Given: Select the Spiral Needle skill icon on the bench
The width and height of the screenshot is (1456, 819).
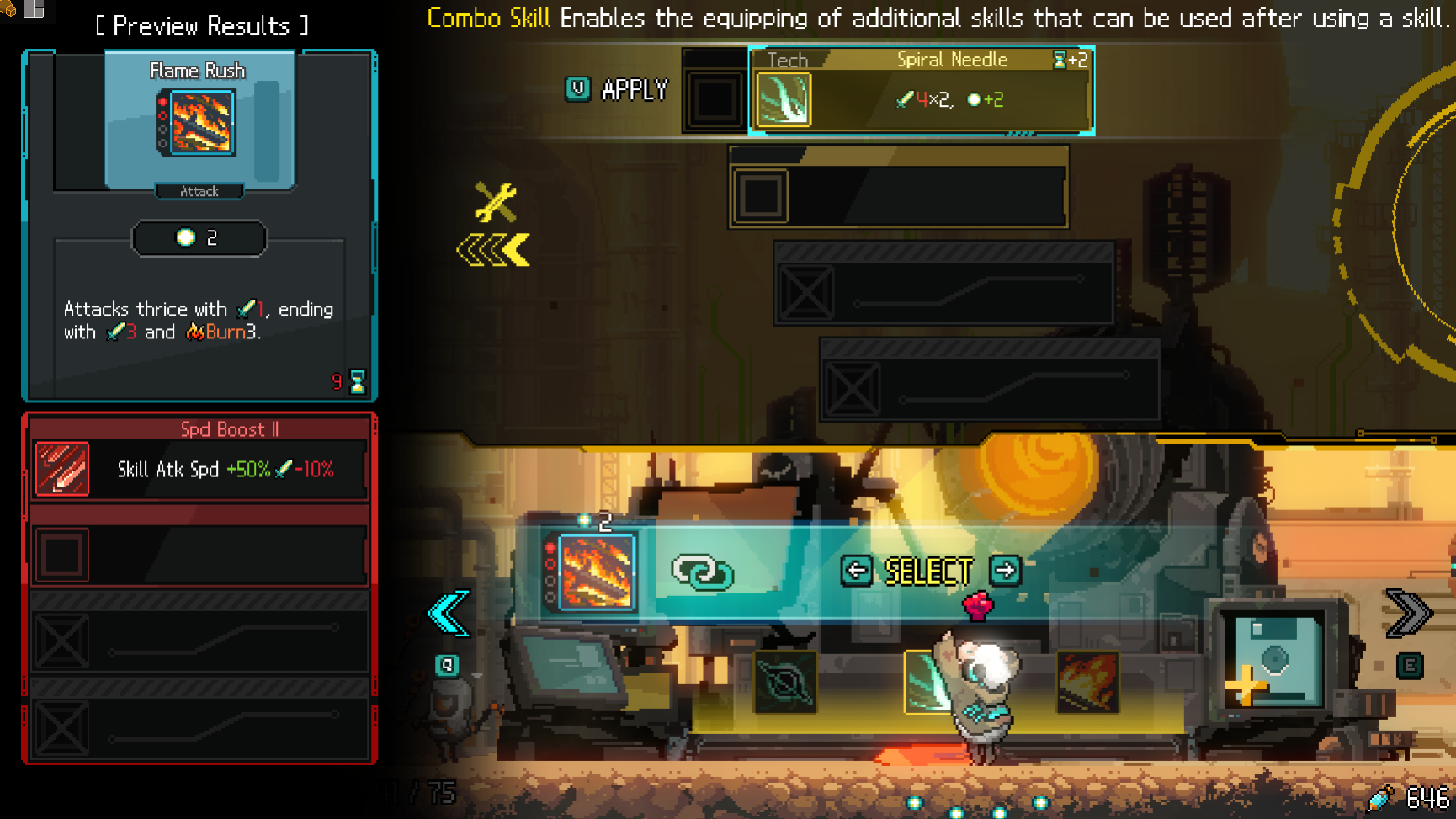Looking at the screenshot, I should click(927, 683).
